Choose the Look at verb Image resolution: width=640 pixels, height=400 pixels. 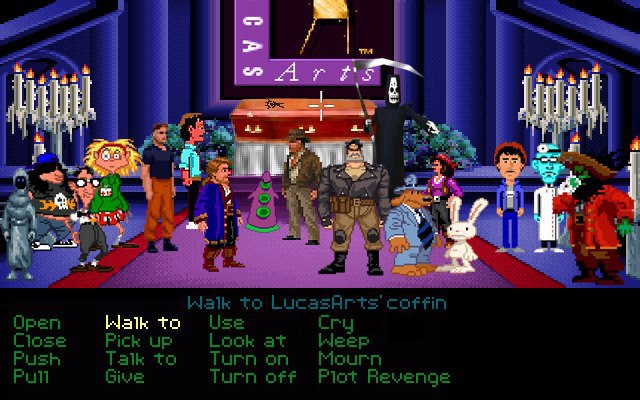point(248,341)
